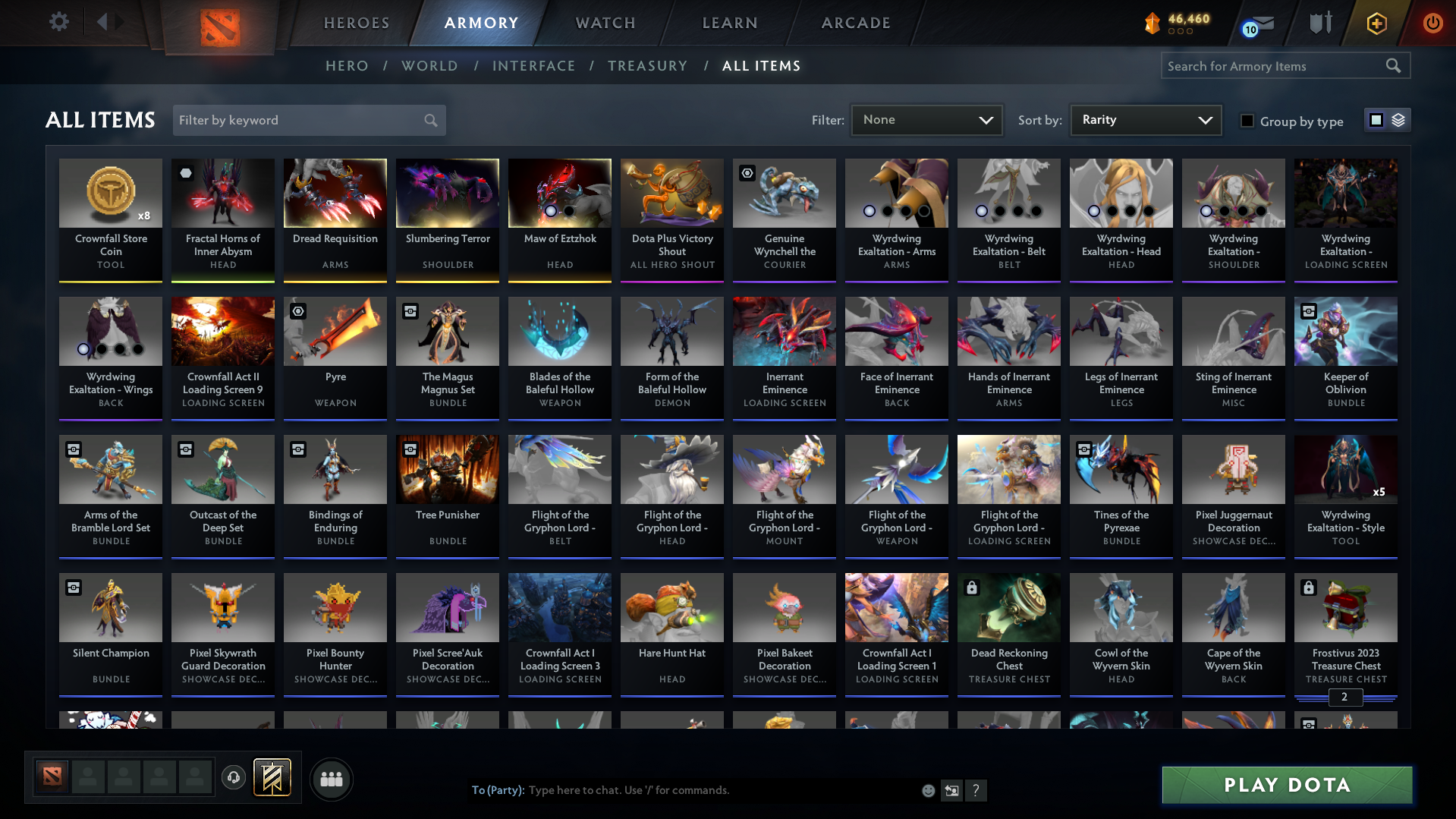This screenshot has height=819, width=1456.
Task: Click the magnifier in the Armory search bar
Action: click(1394, 65)
